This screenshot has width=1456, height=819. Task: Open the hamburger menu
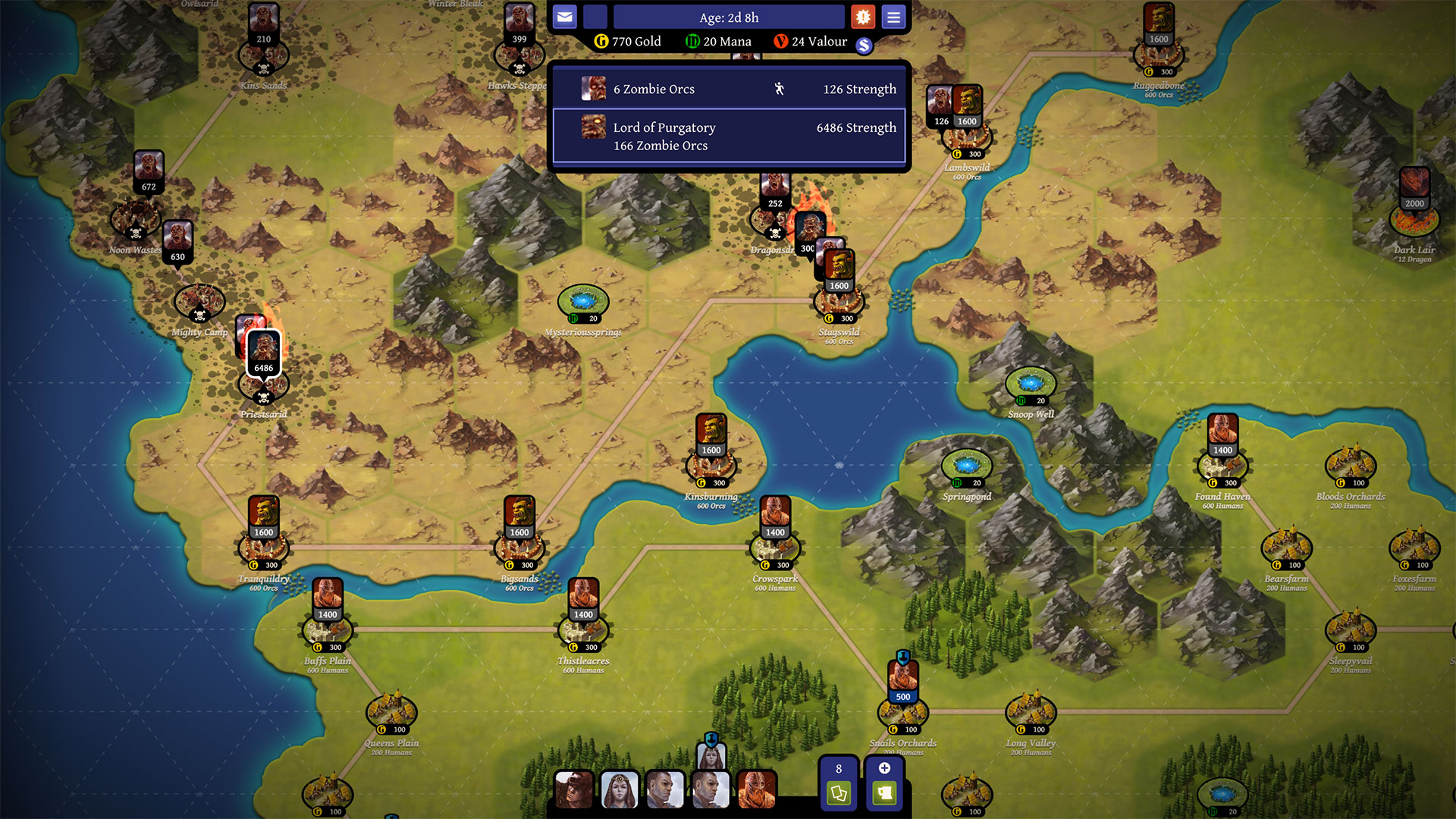point(893,16)
